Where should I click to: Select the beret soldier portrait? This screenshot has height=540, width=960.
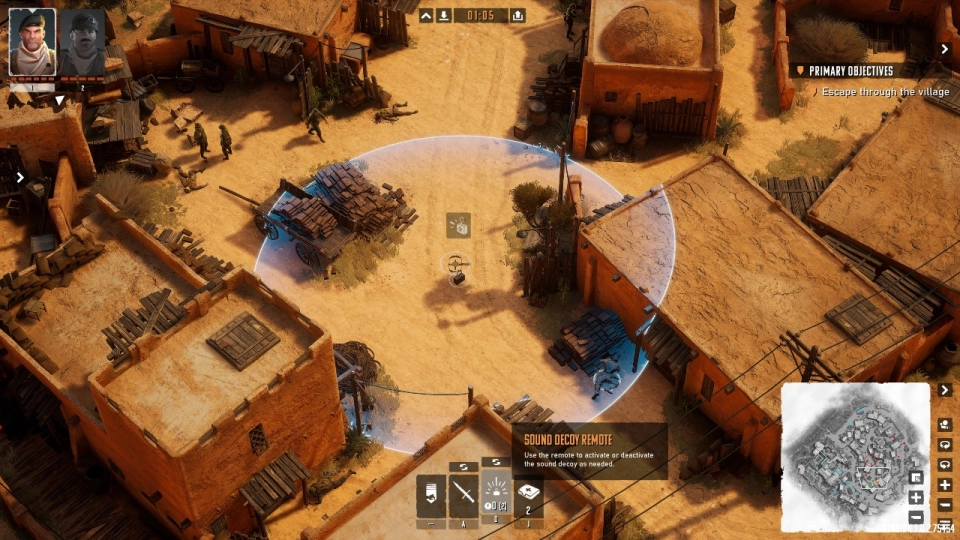click(32, 42)
